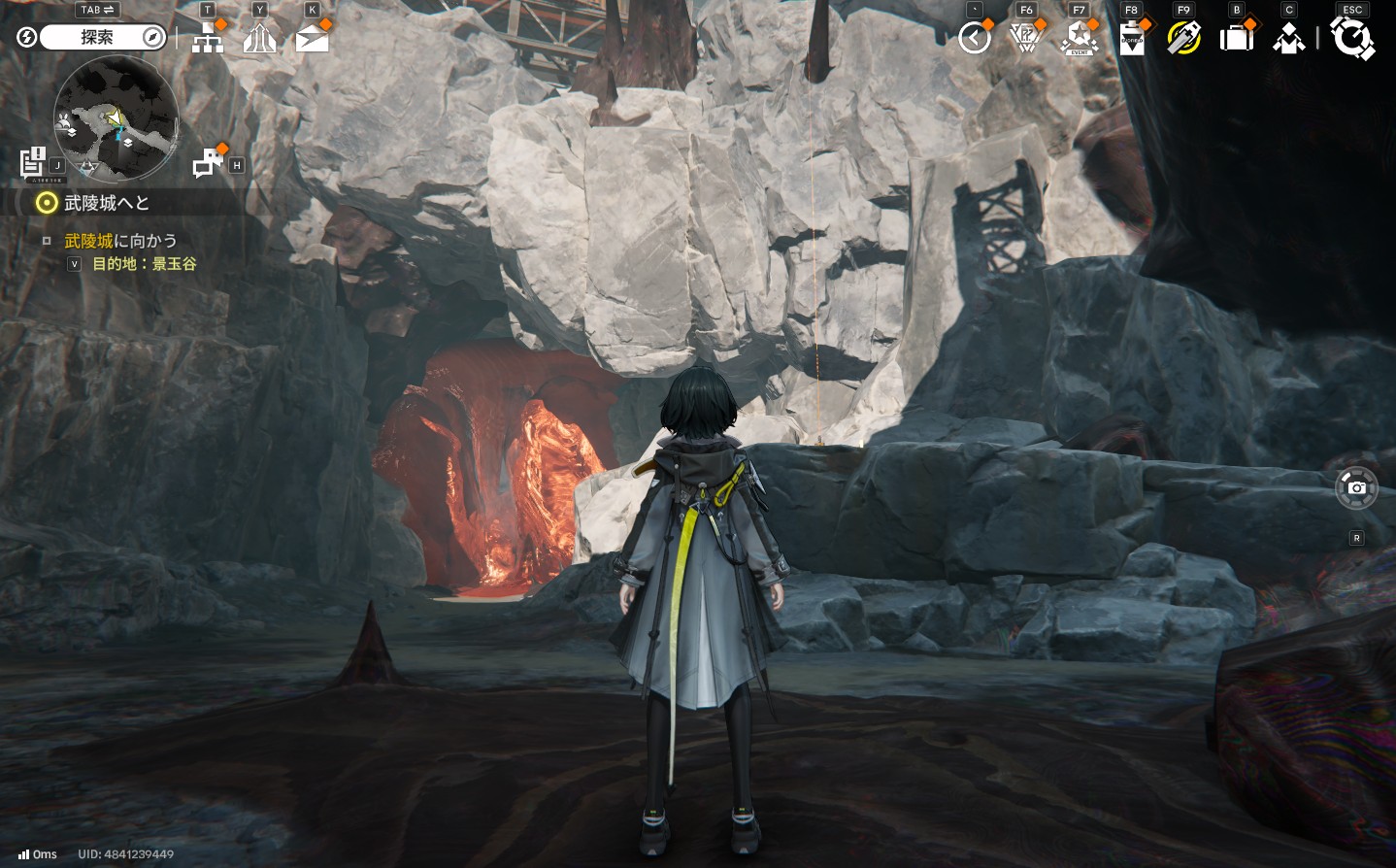Open the mail envelope icon
The height and width of the screenshot is (868, 1396).
tap(312, 39)
